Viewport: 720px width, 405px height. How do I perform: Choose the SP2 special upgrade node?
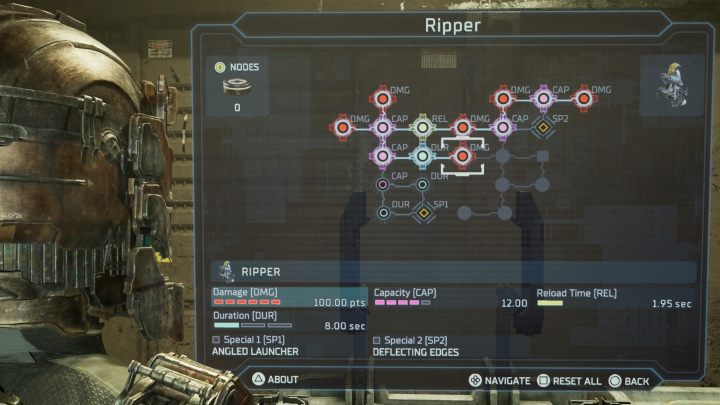543,127
